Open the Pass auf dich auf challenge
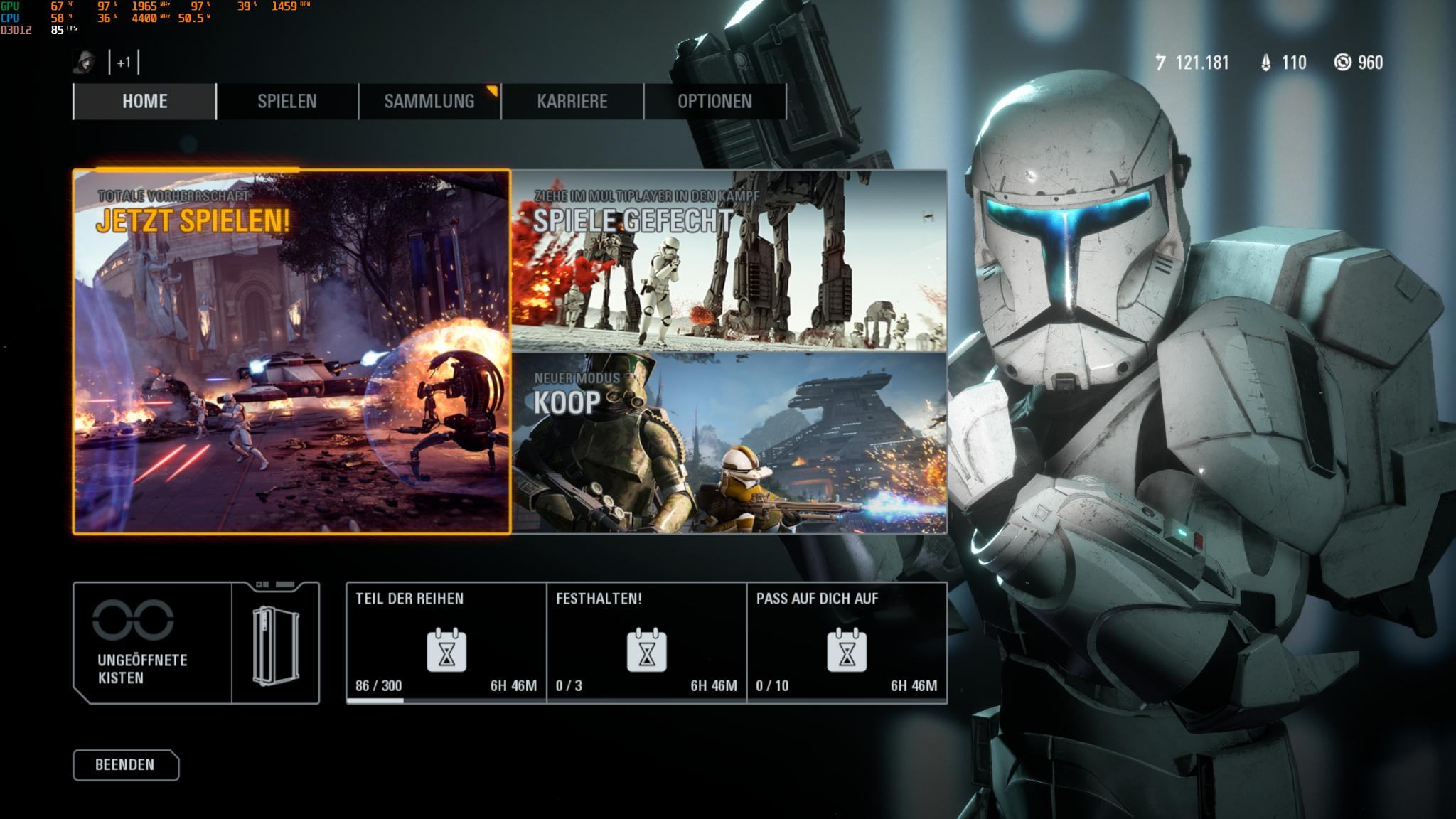This screenshot has width=1456, height=819. click(847, 643)
